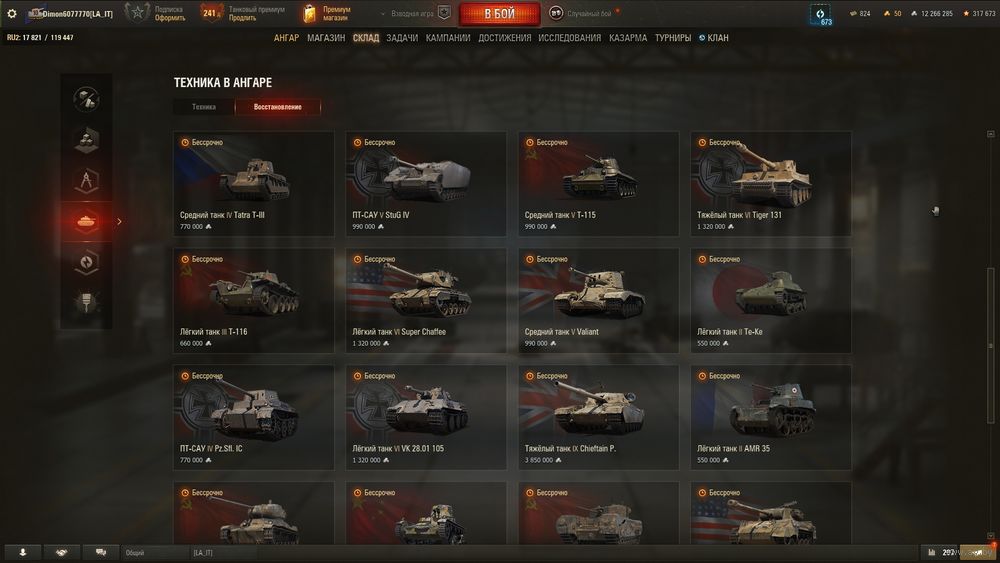
Task: Start battle with the В БОЙ button
Action: click(x=499, y=14)
